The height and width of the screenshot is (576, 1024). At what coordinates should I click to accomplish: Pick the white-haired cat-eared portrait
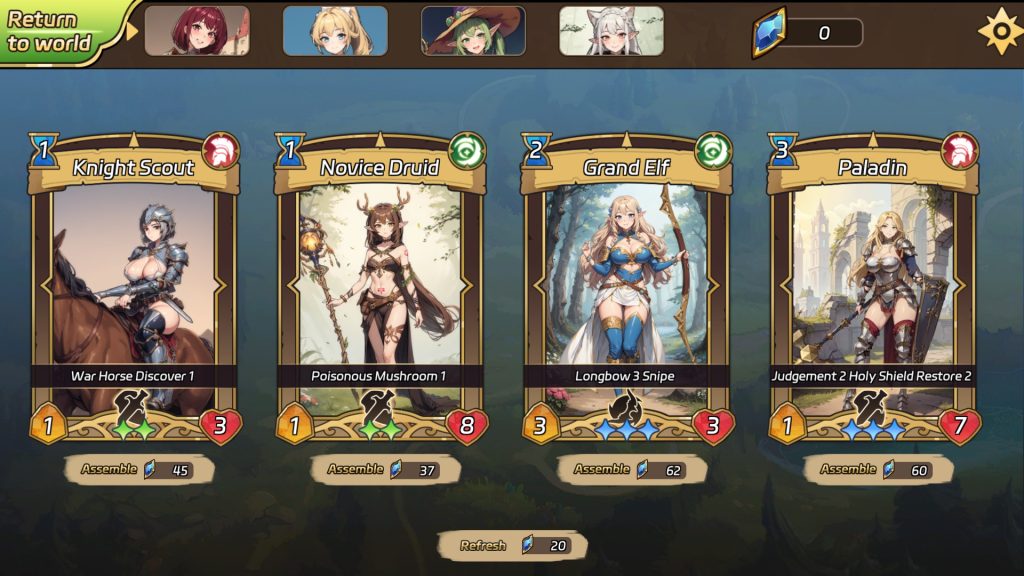point(611,31)
